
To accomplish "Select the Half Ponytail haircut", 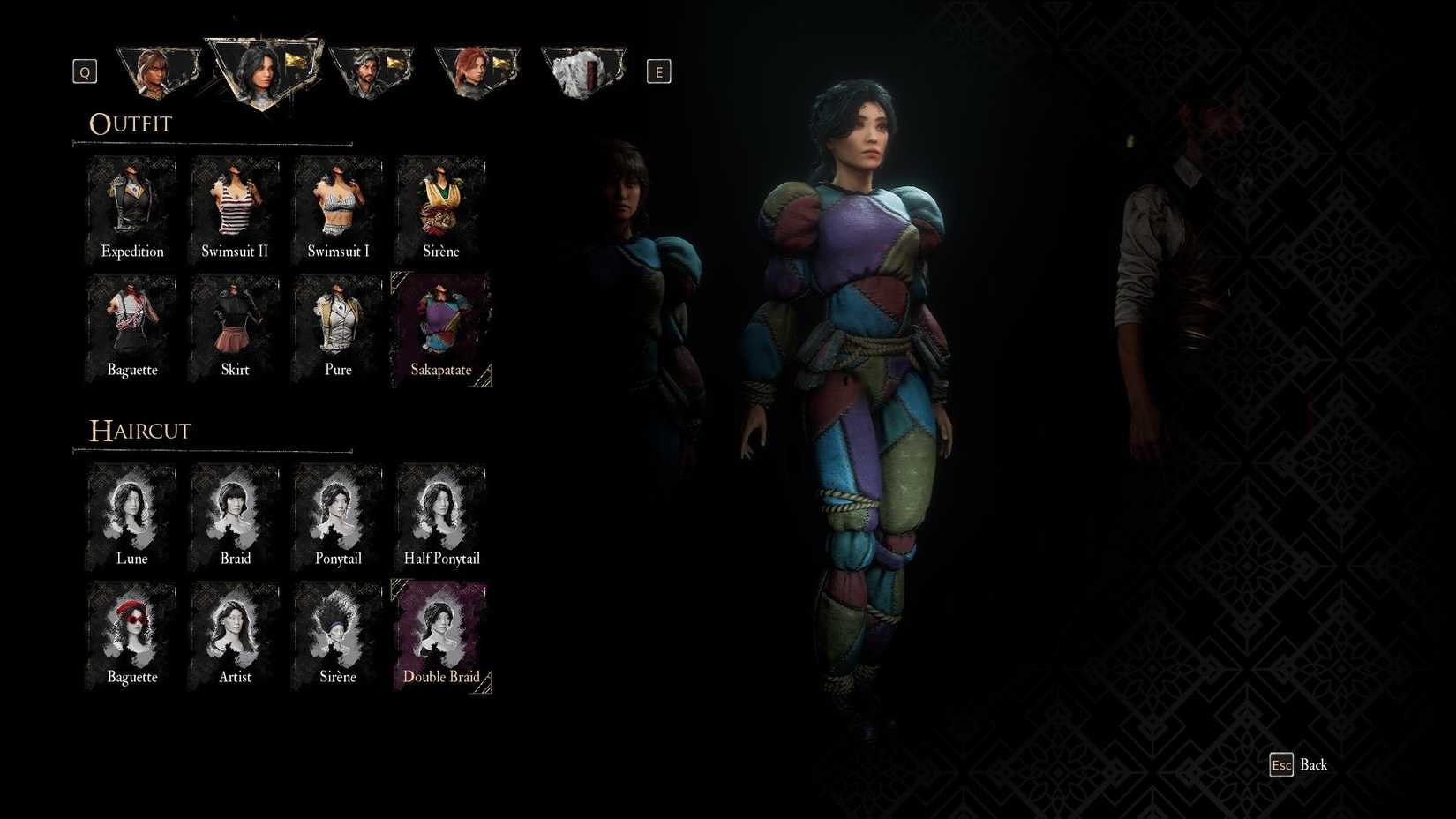I will coord(440,516).
